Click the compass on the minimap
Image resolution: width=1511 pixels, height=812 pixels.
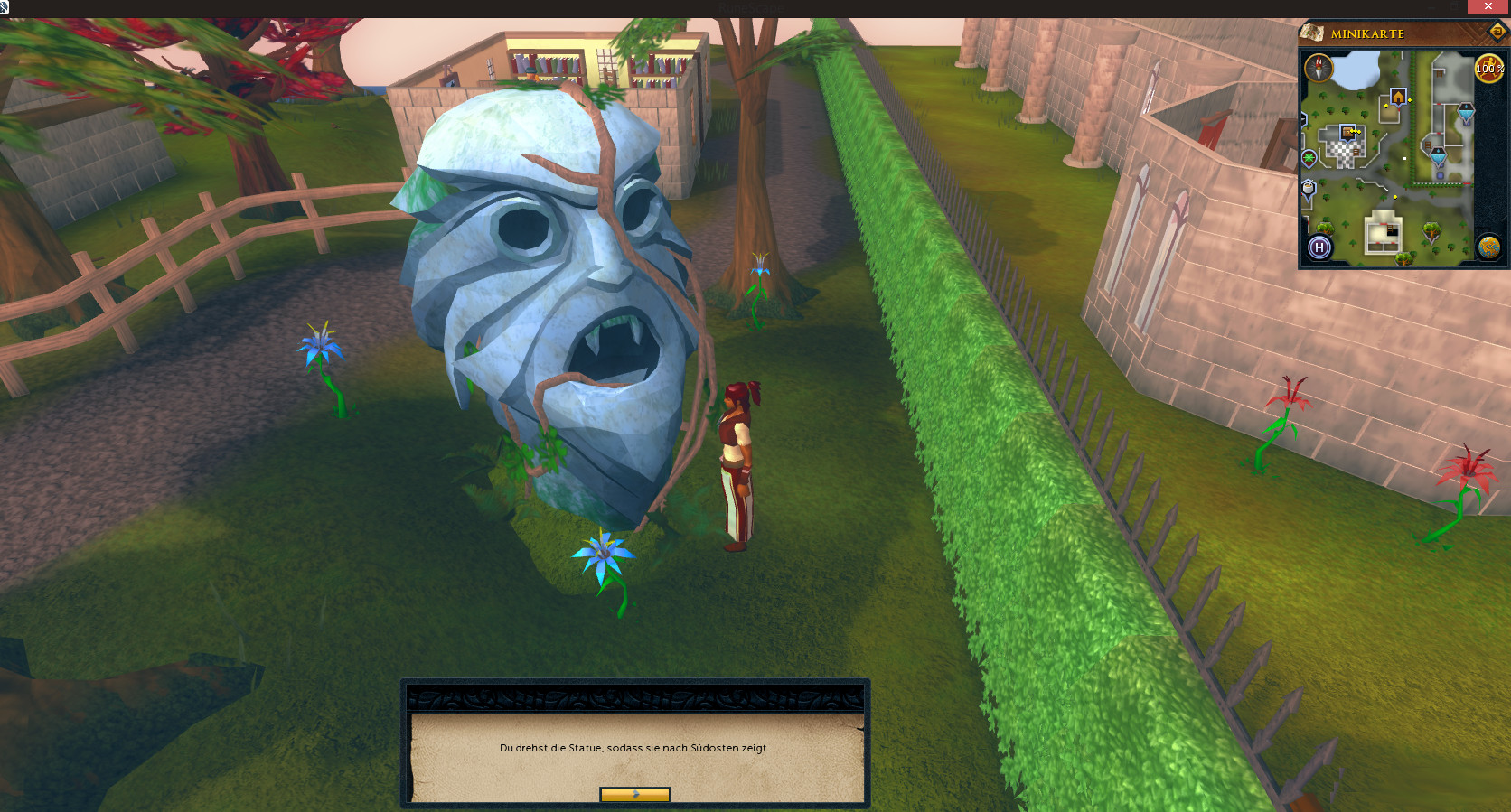1319,68
